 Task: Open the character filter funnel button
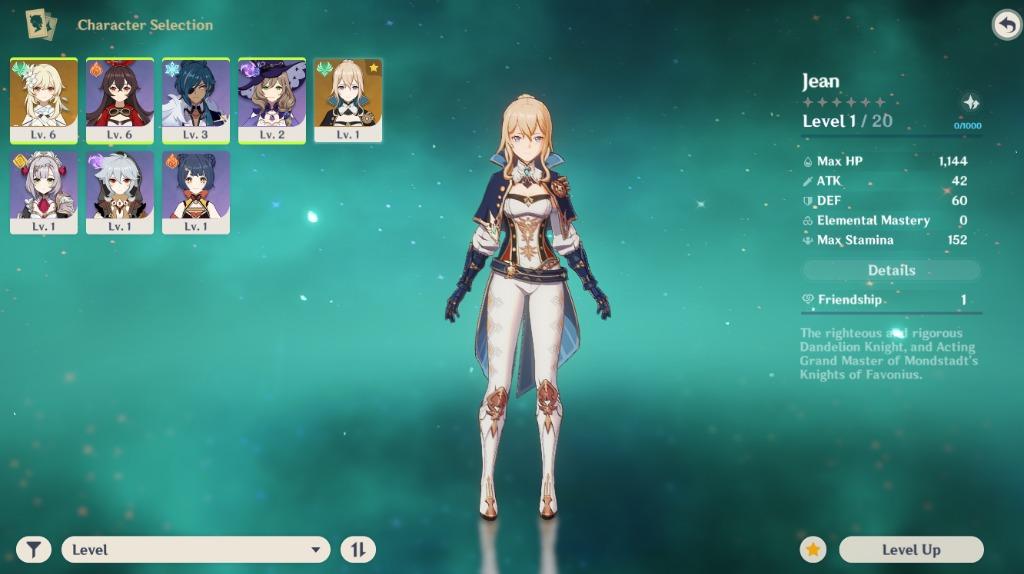pos(33,549)
